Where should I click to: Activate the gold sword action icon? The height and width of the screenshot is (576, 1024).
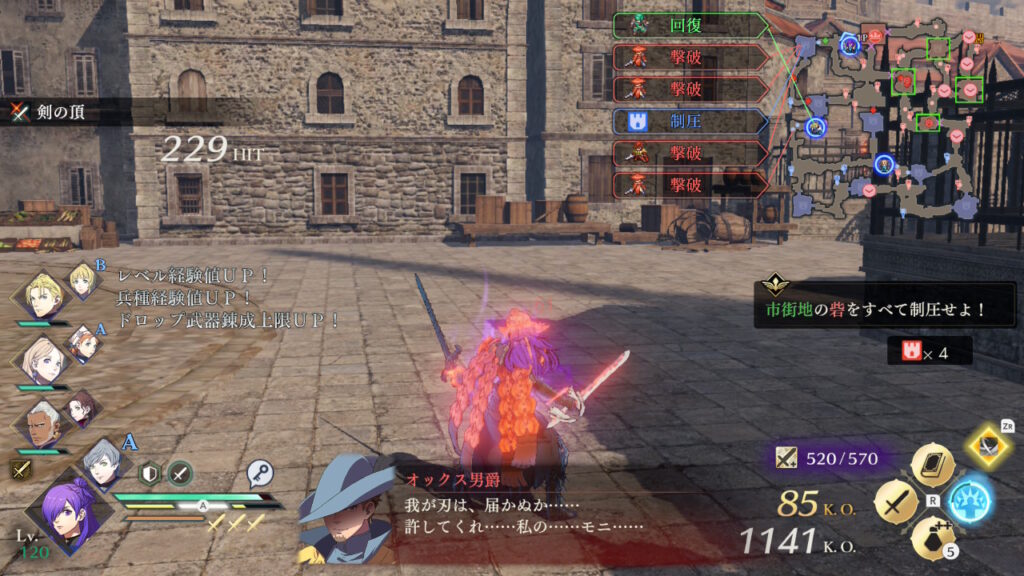click(896, 501)
